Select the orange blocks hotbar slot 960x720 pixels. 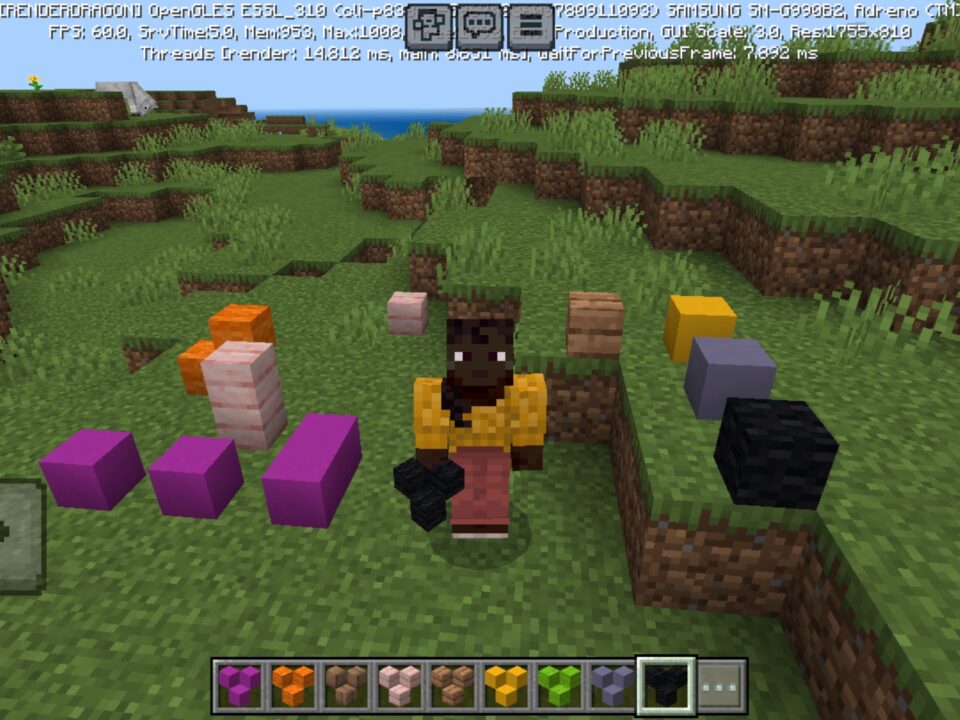pos(293,686)
